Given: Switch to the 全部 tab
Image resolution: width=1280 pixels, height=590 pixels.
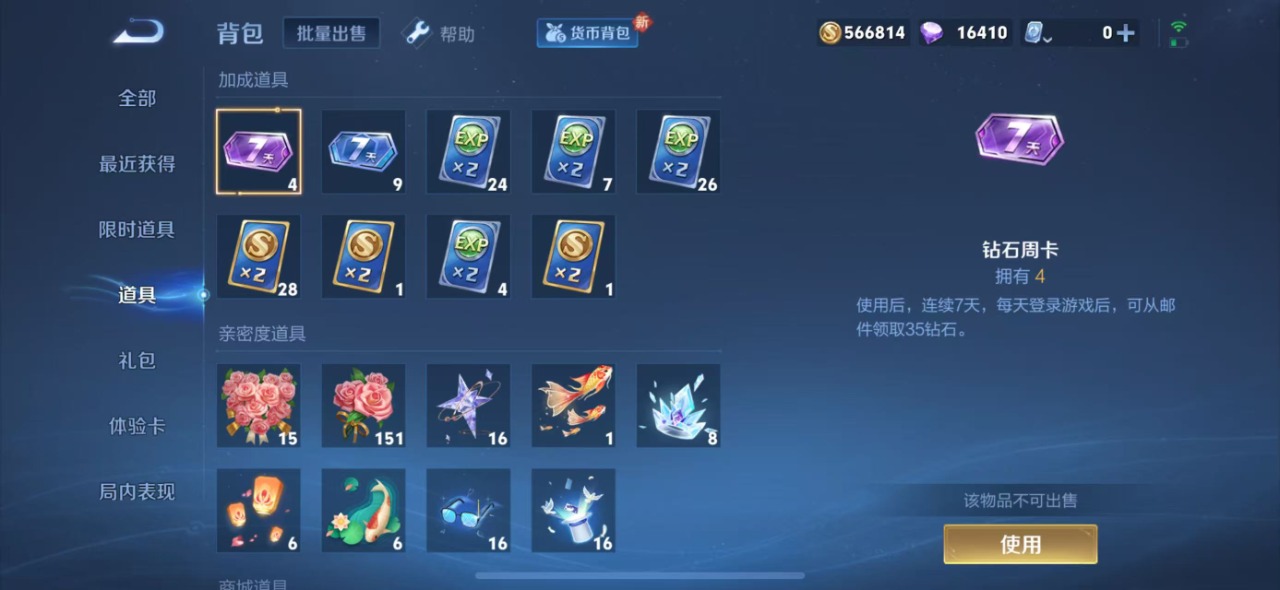Looking at the screenshot, I should point(137,98).
